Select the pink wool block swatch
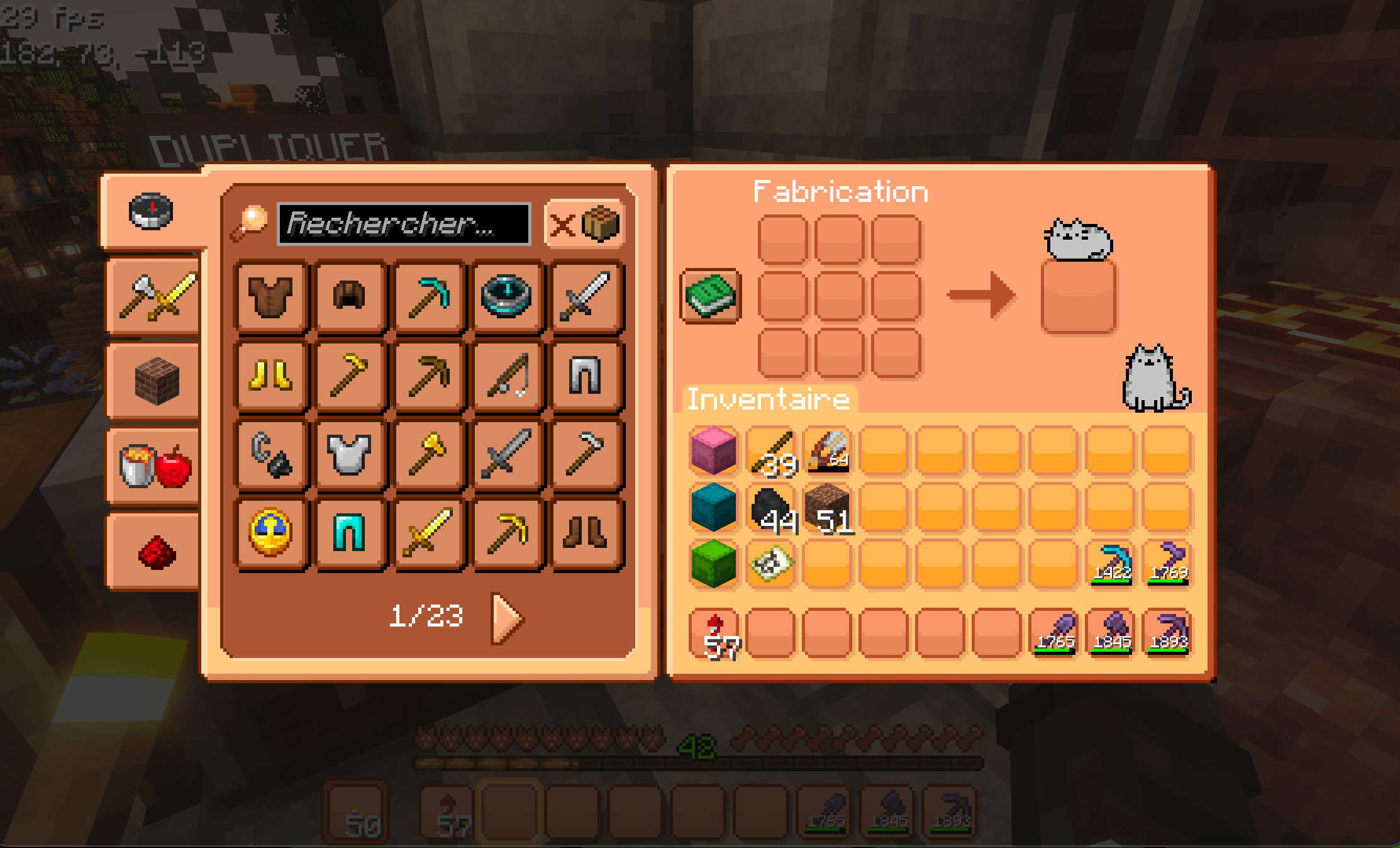The image size is (1400, 848). pos(712,449)
